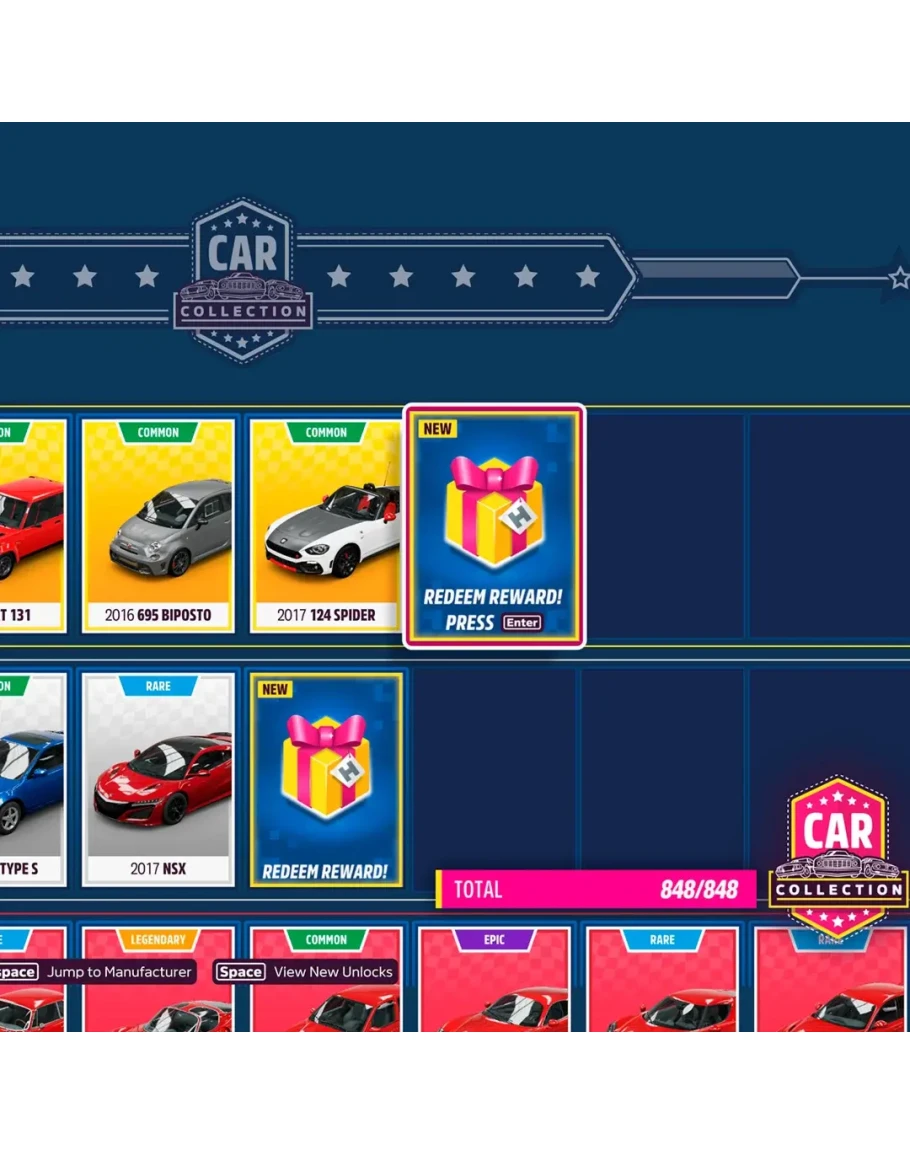Viewport: 910px width, 1155px height.
Task: Select the 2016 695 Biposto car card
Action: [158, 526]
